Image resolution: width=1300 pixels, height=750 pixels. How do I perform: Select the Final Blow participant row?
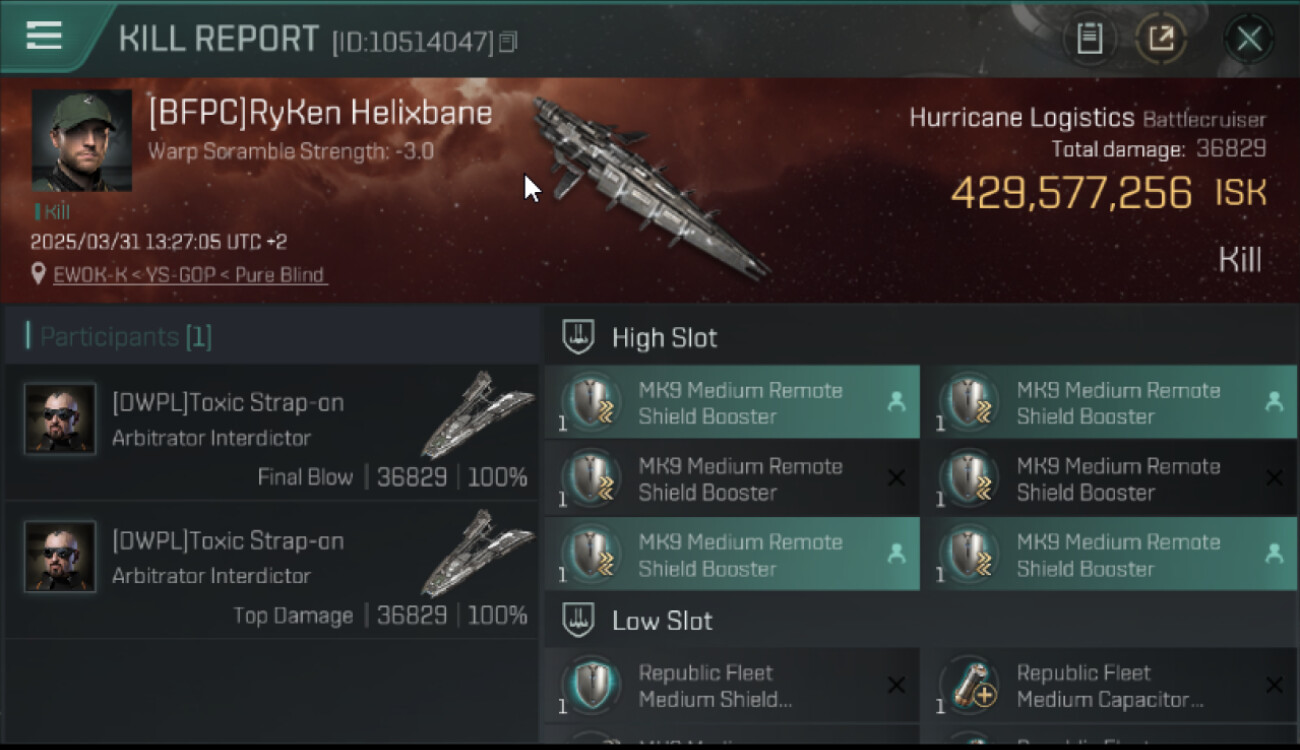tap(272, 433)
